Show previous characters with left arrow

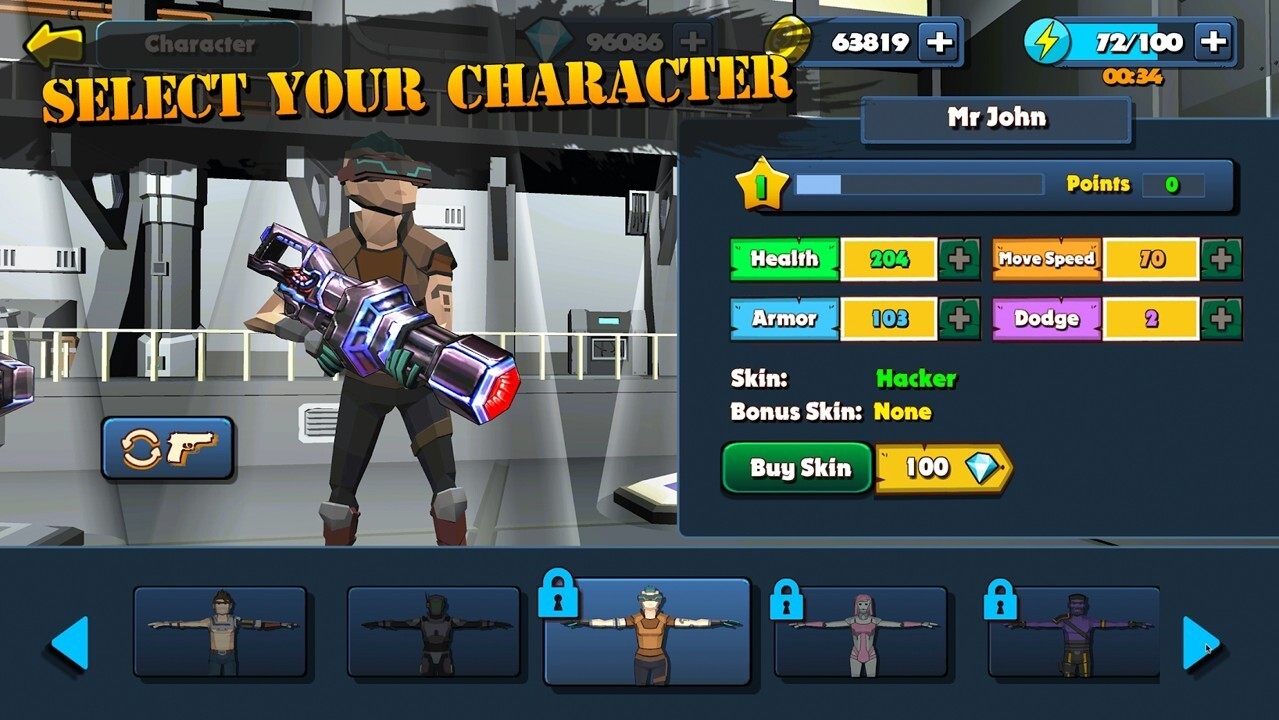(70, 643)
